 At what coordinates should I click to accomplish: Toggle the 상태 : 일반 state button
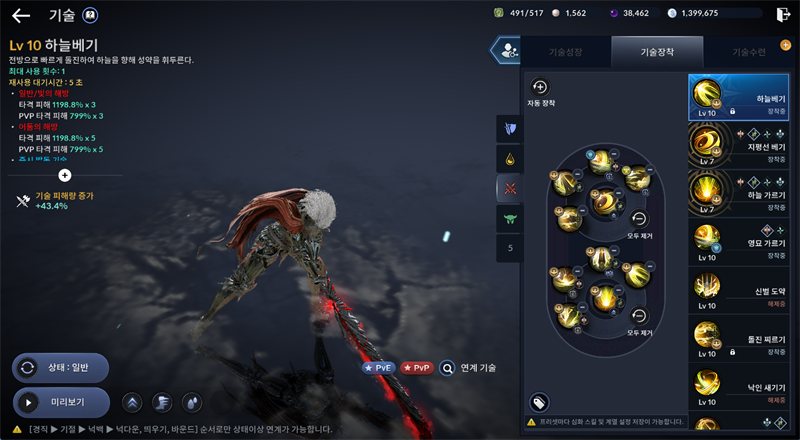[62, 368]
